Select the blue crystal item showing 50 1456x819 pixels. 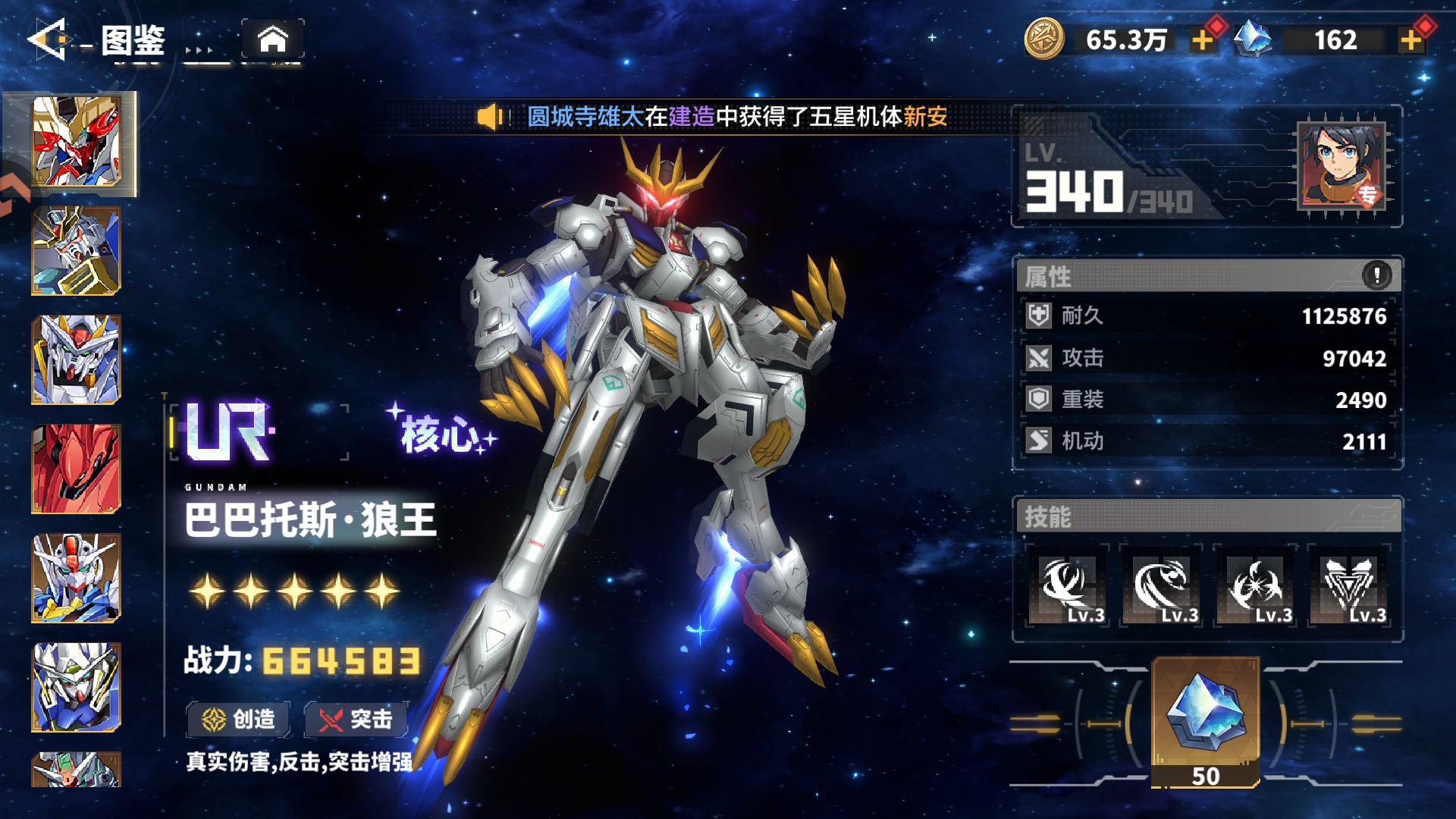click(x=1206, y=720)
